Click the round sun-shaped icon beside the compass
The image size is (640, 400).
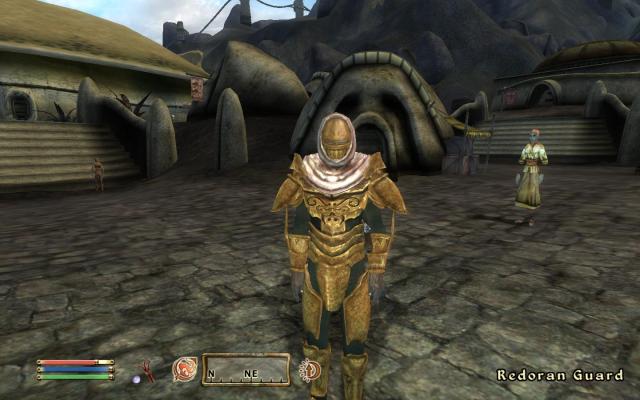pyautogui.click(x=310, y=370)
